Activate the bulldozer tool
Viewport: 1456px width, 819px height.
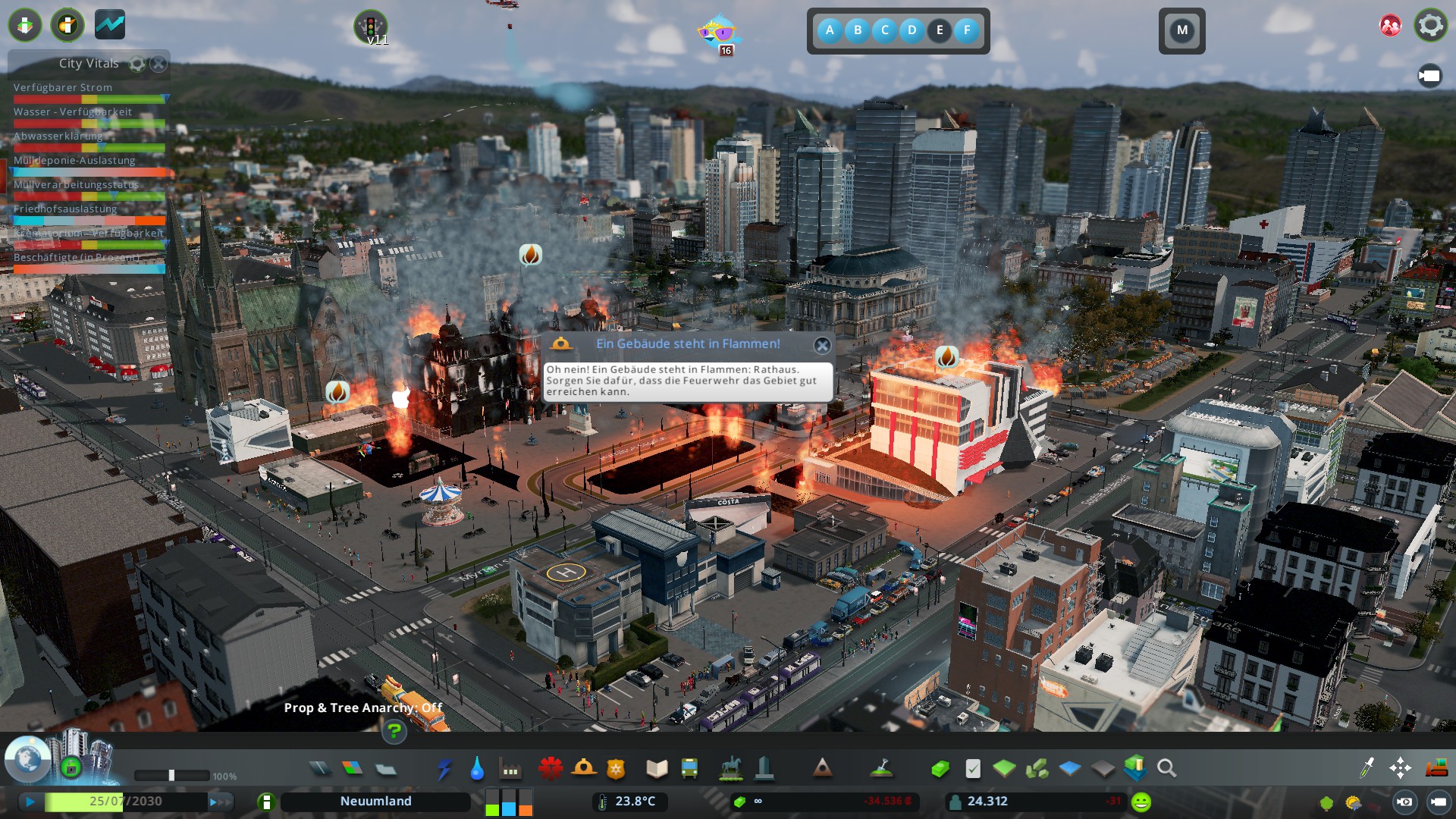click(1436, 768)
